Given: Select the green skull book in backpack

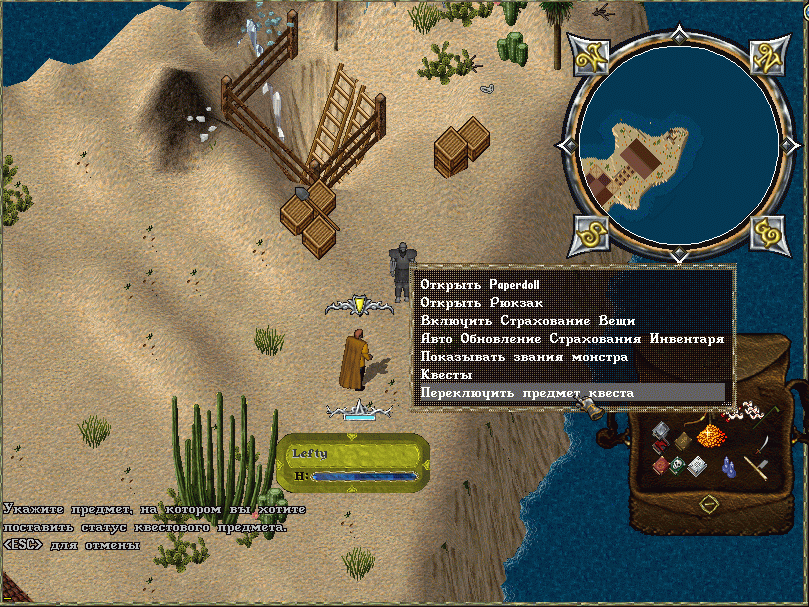Looking at the screenshot, I should (x=678, y=465).
